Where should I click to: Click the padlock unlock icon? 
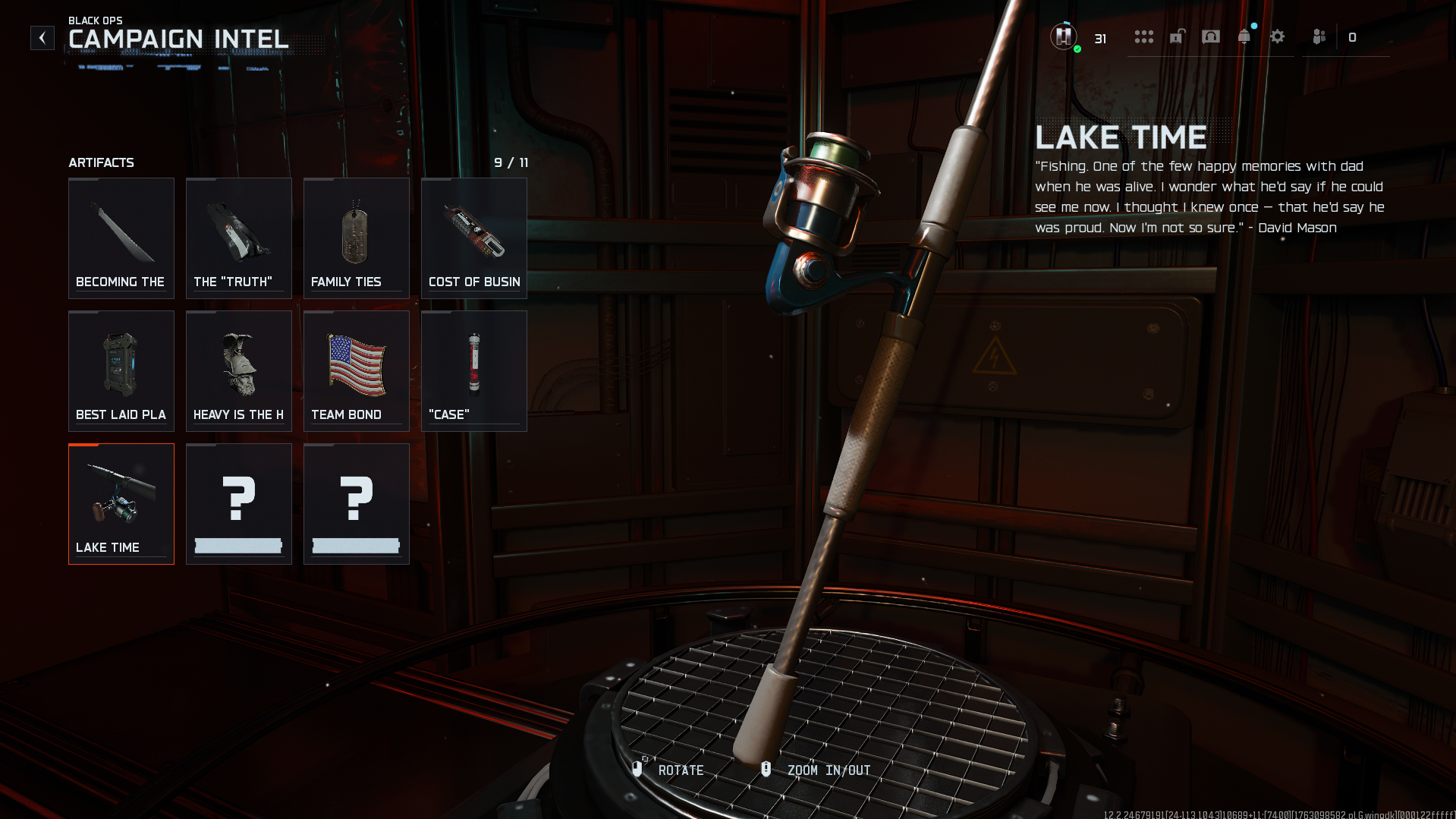1177,37
